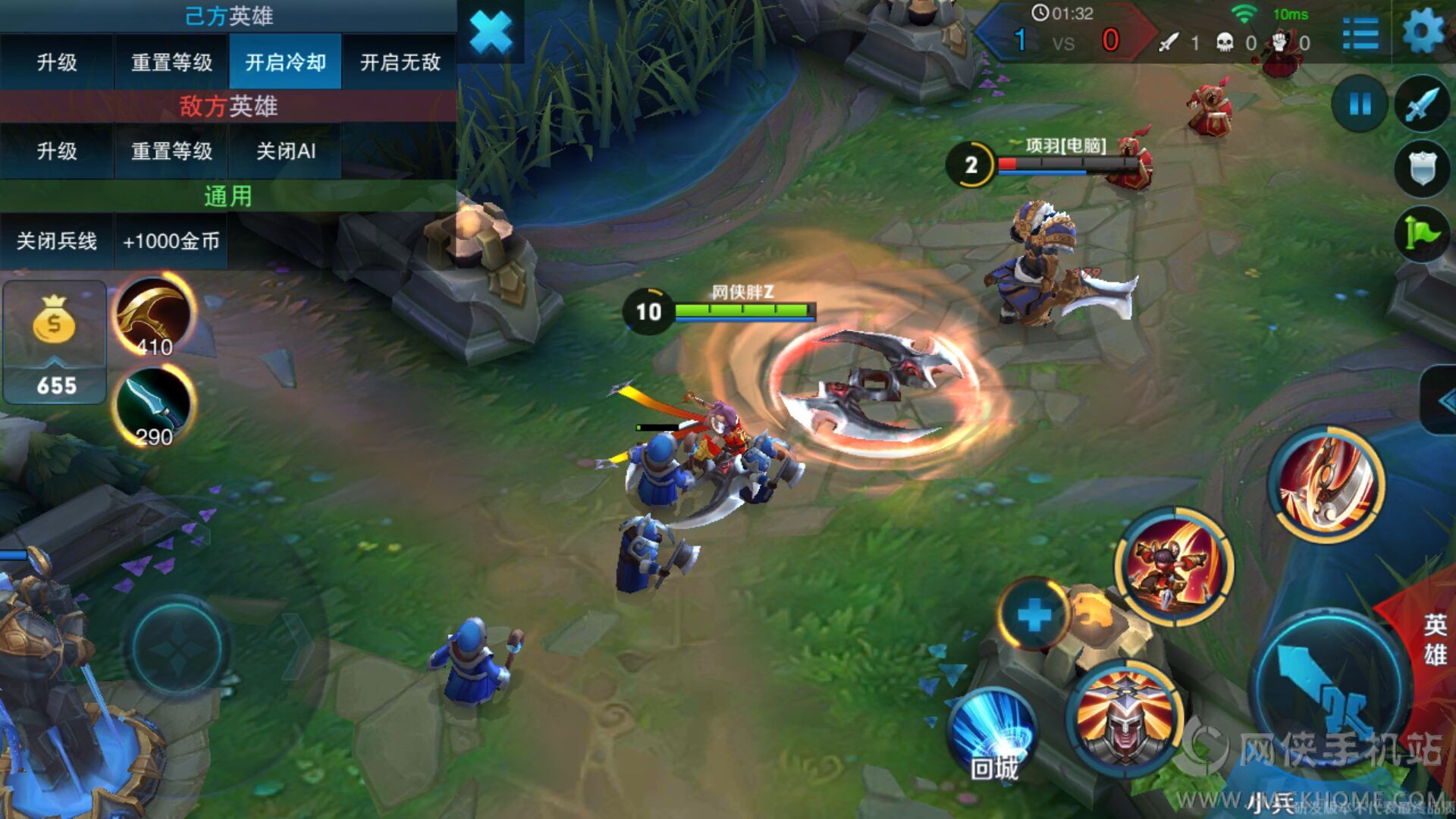The image size is (1456, 819).
Task: Open the settings gear
Action: coord(1423,33)
